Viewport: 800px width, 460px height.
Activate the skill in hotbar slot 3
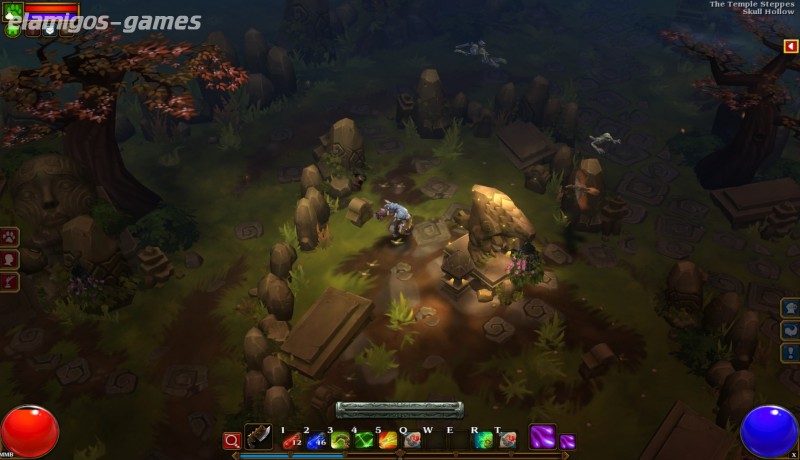click(x=340, y=440)
